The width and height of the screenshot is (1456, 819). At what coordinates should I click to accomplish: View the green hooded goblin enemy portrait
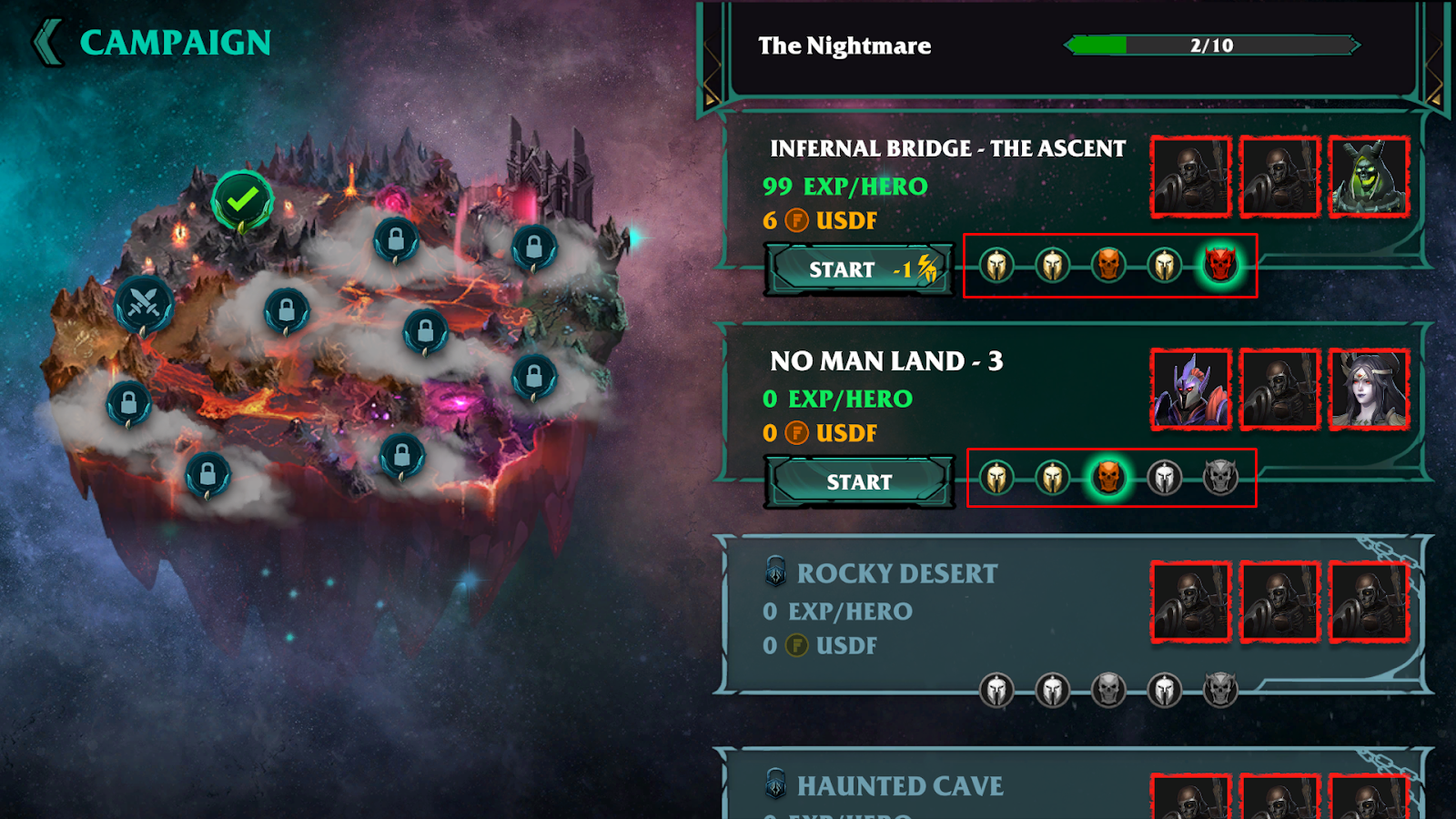(1369, 177)
